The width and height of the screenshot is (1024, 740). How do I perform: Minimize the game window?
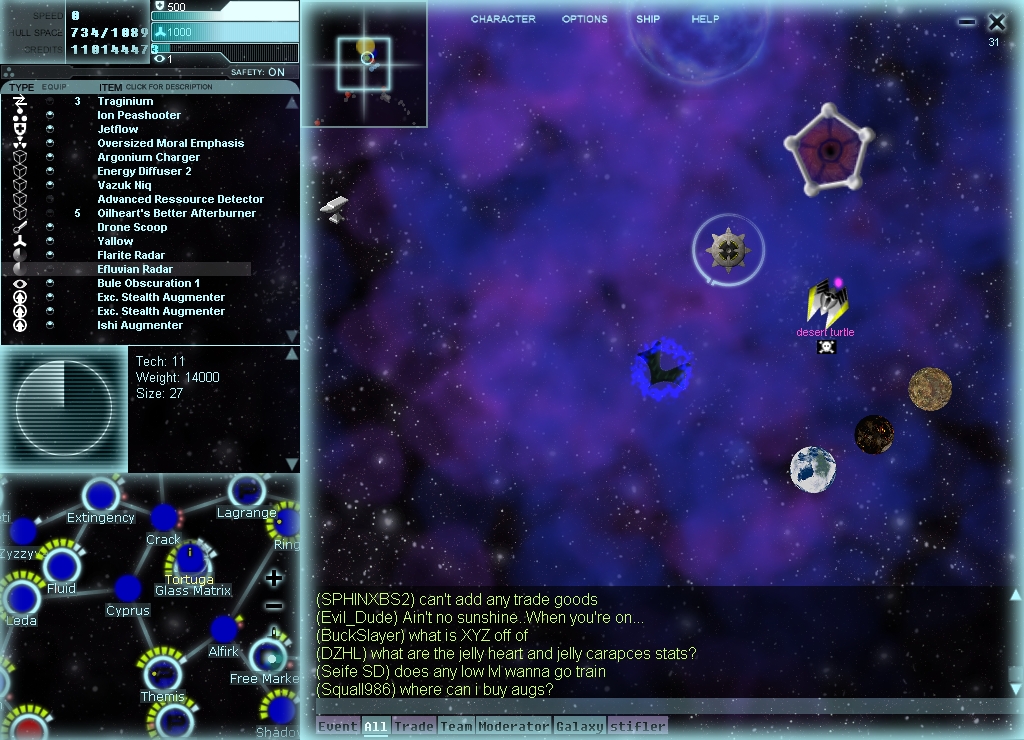(966, 22)
